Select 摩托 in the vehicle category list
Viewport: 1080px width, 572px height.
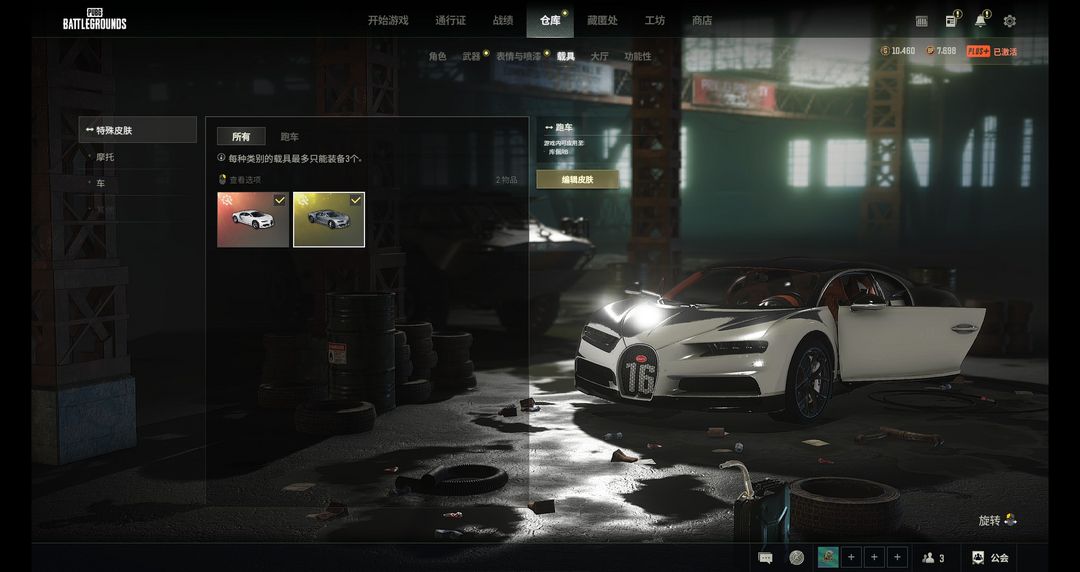tap(105, 157)
